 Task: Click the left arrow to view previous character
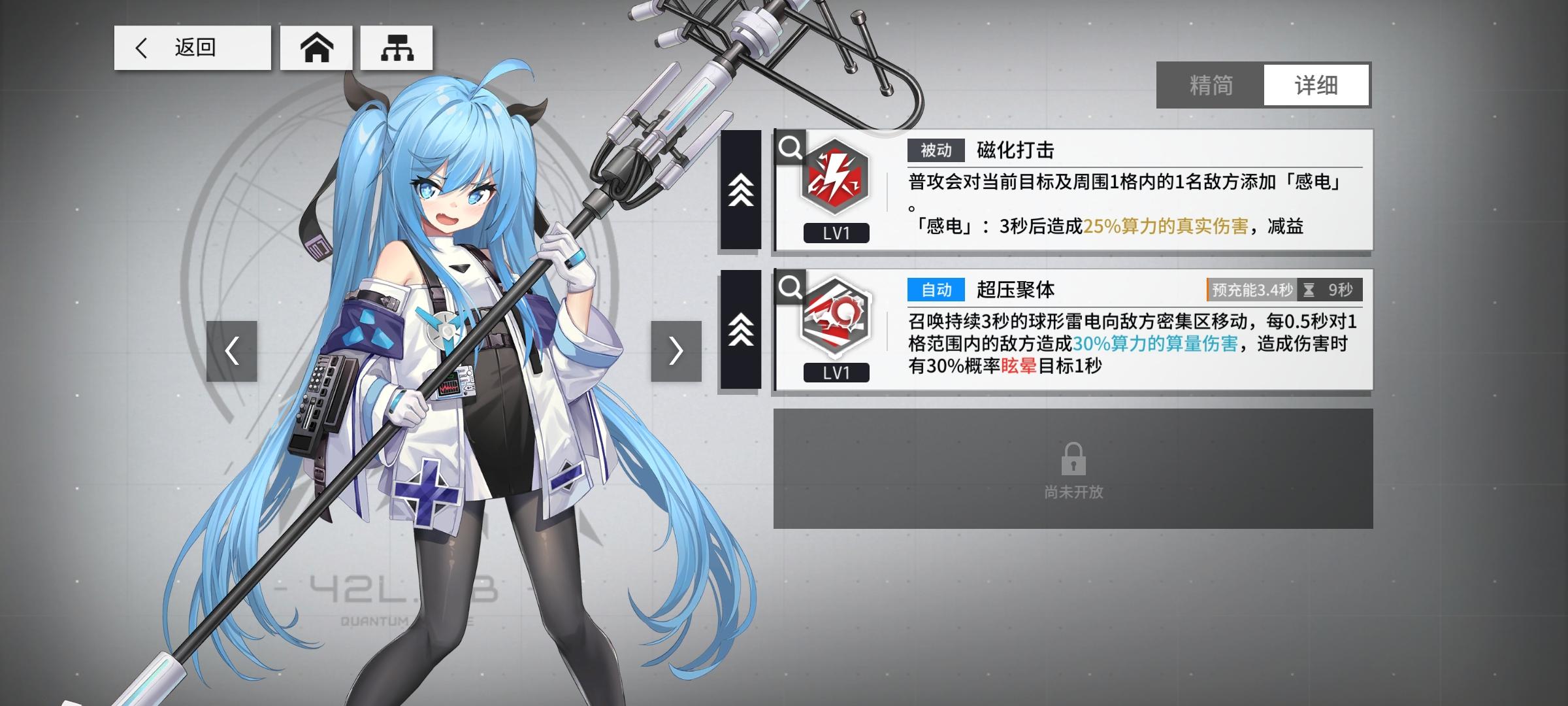[232, 351]
